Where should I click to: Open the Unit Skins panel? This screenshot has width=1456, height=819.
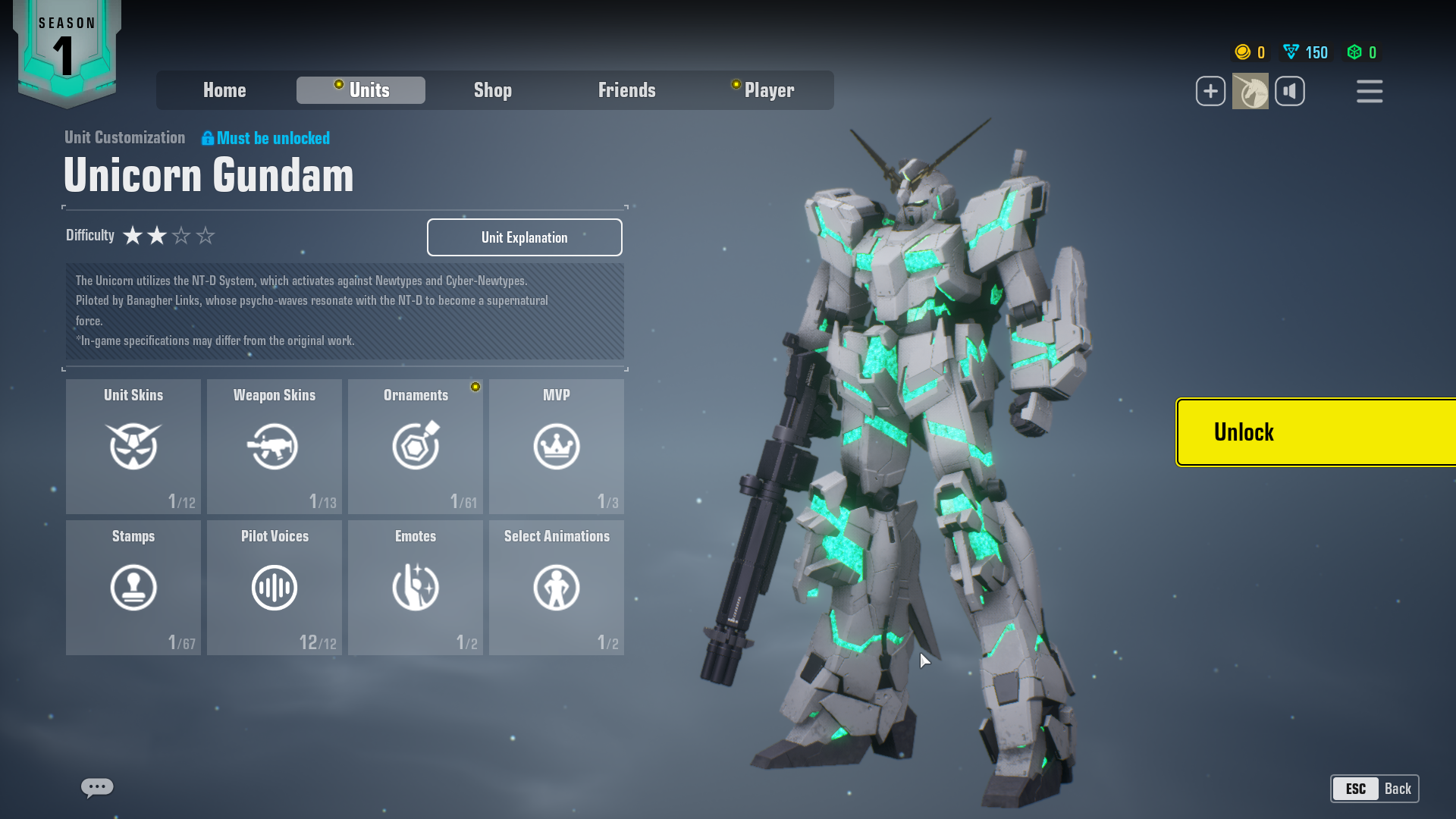coord(133,446)
